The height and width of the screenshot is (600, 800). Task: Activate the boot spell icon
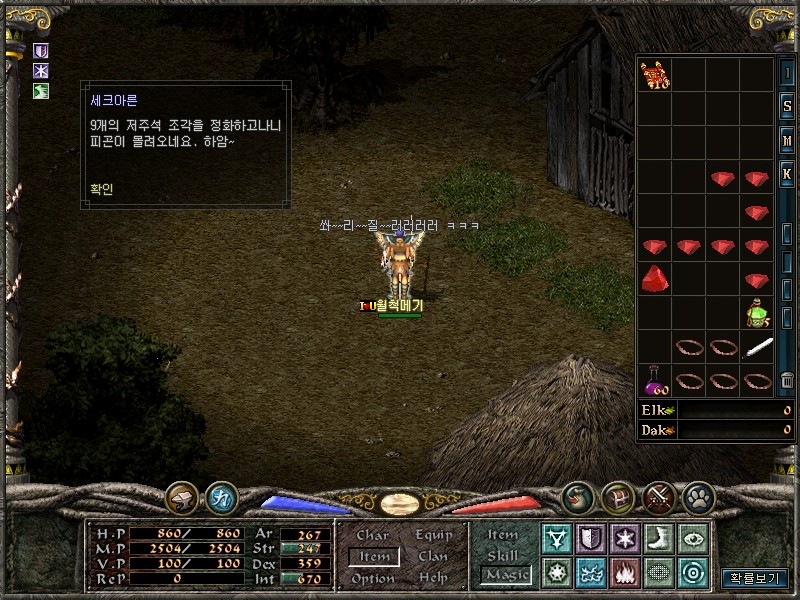tap(658, 538)
